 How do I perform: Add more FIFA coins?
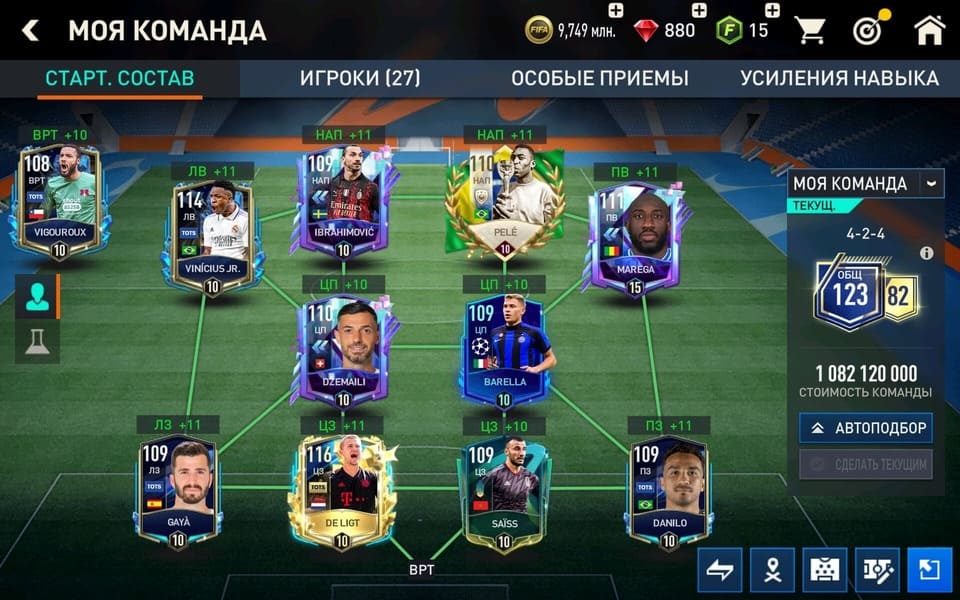coord(615,11)
